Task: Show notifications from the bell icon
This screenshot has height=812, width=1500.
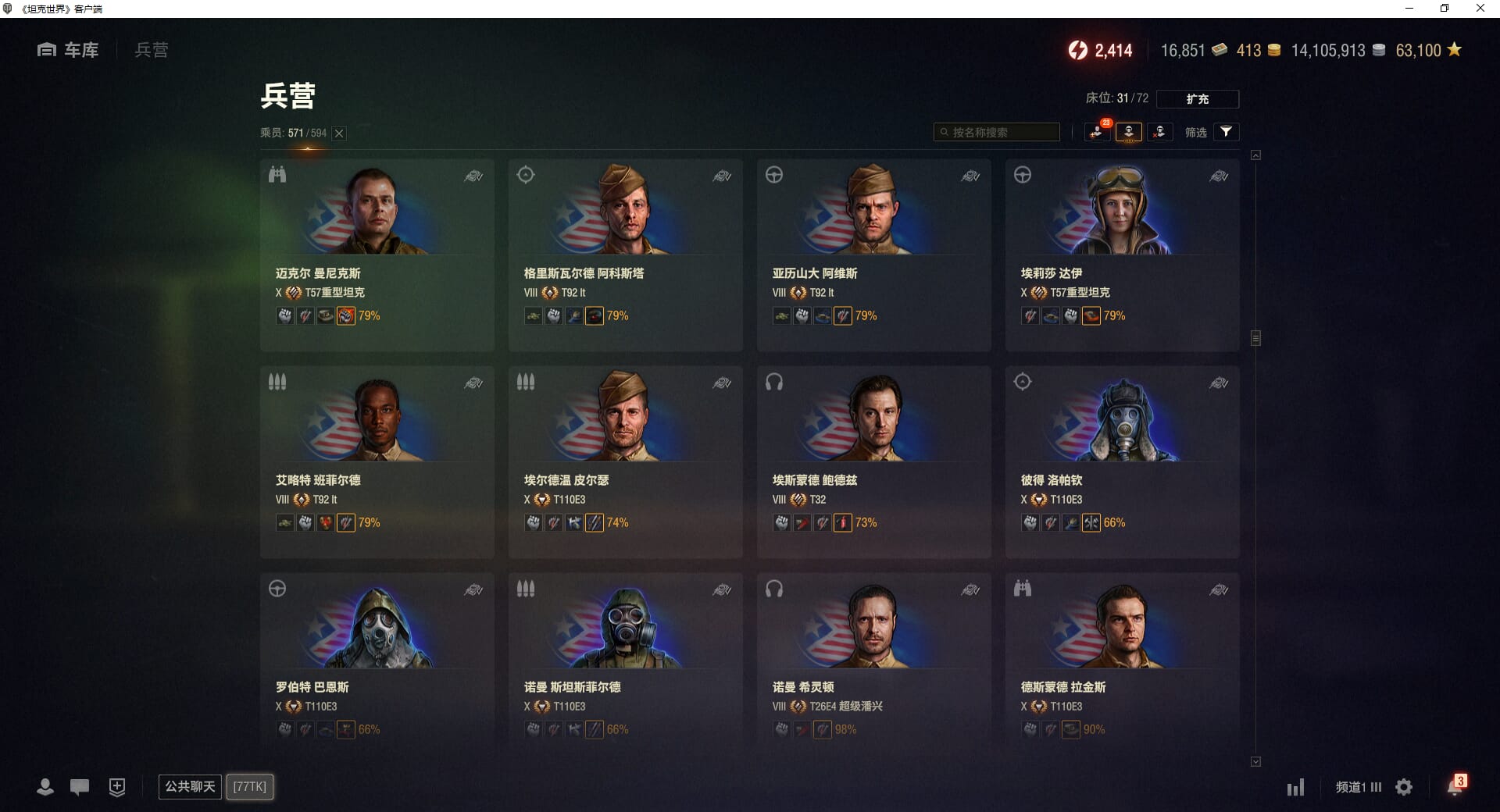Action: pyautogui.click(x=1454, y=786)
